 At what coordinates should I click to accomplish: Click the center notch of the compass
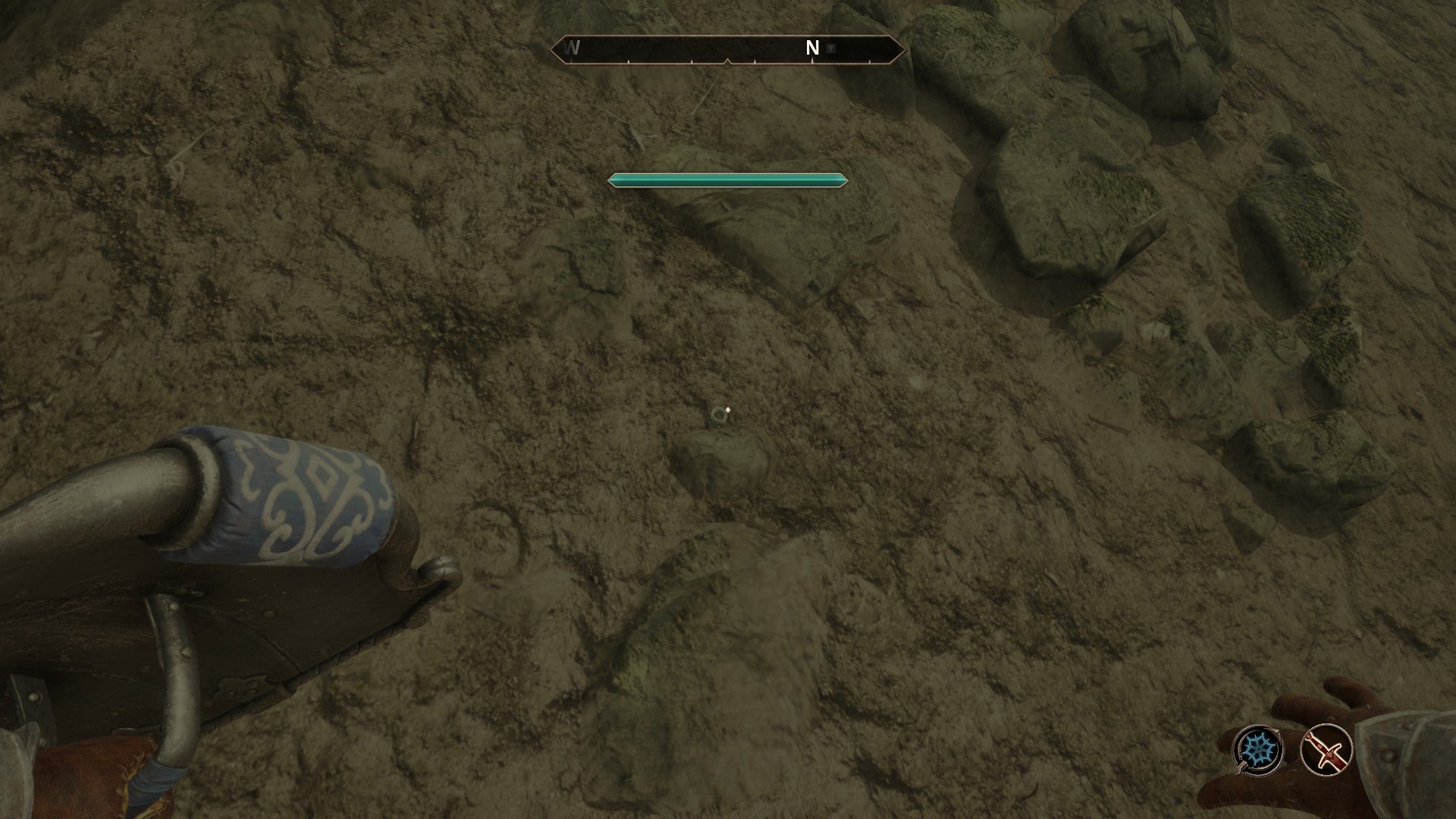727,61
